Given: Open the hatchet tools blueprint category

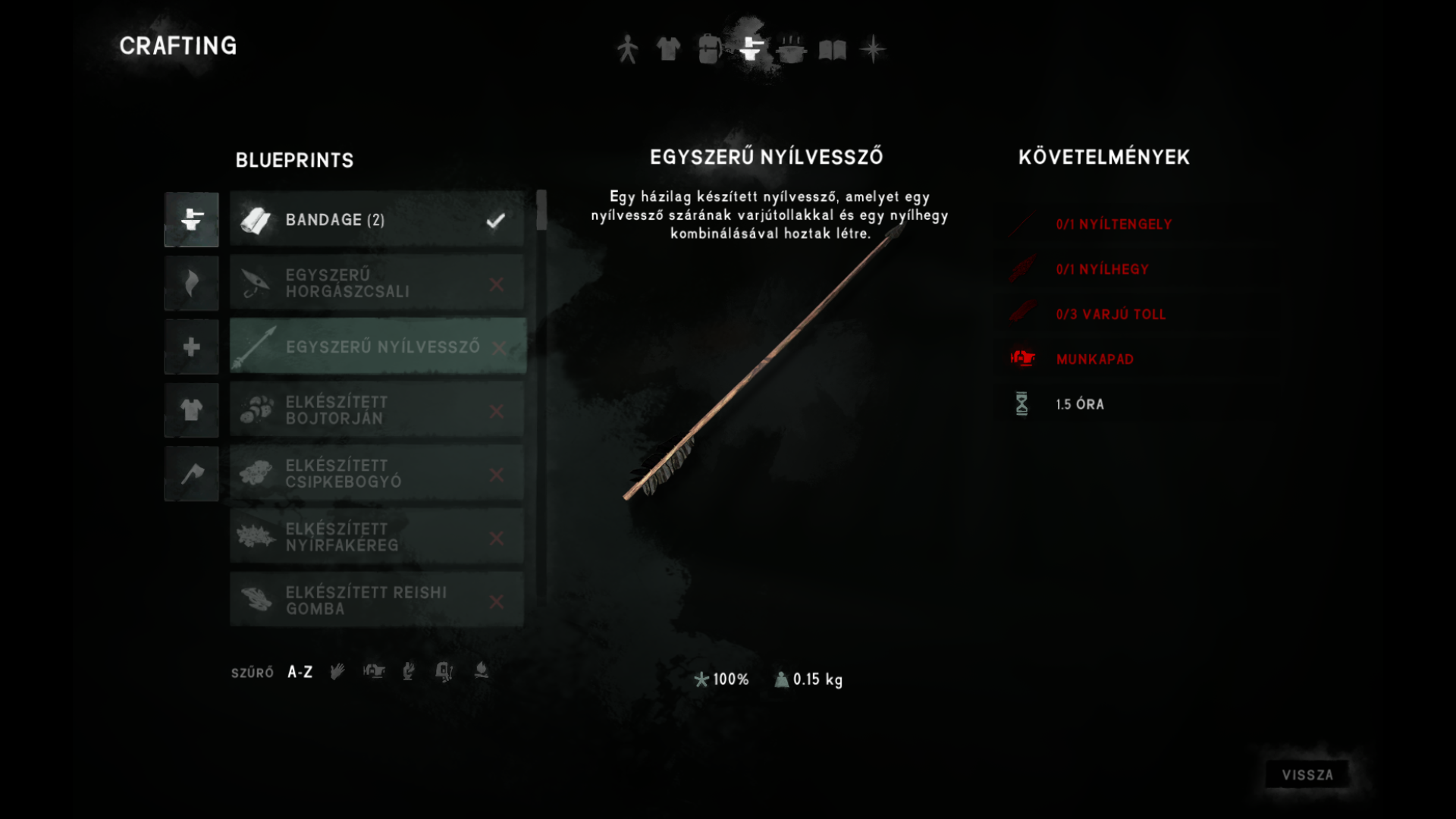Looking at the screenshot, I should [191, 474].
